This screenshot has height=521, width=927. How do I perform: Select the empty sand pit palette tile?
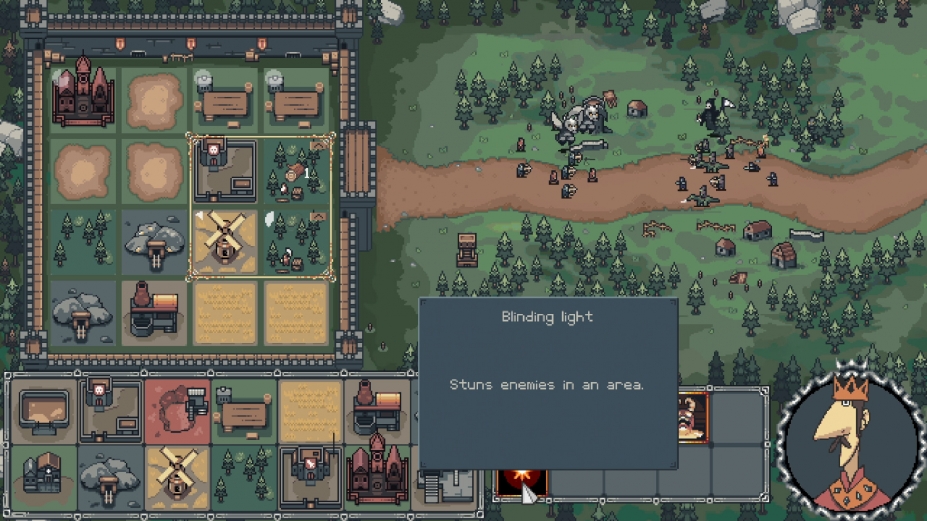point(43,409)
